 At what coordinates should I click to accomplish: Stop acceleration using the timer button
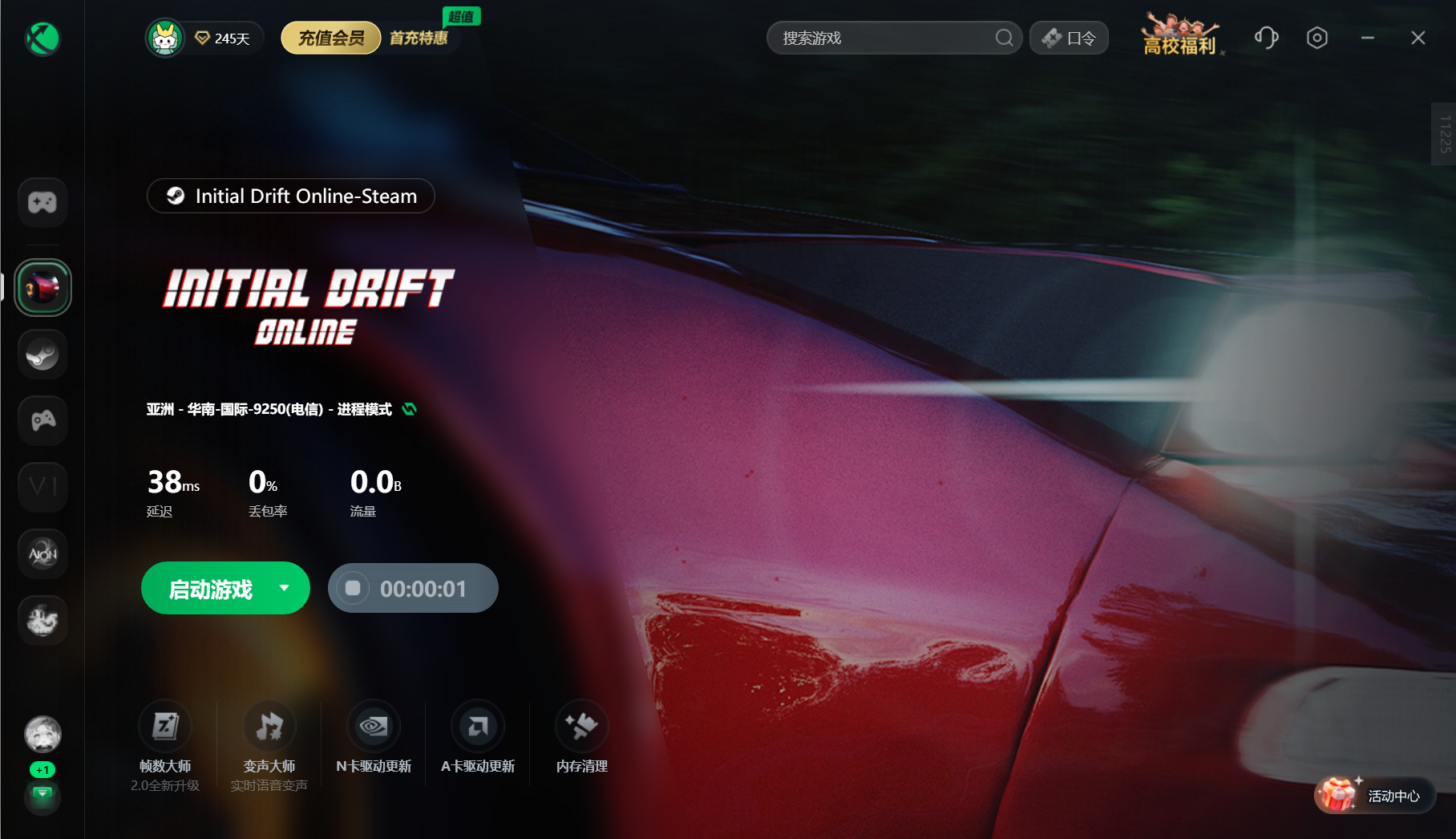coord(353,589)
